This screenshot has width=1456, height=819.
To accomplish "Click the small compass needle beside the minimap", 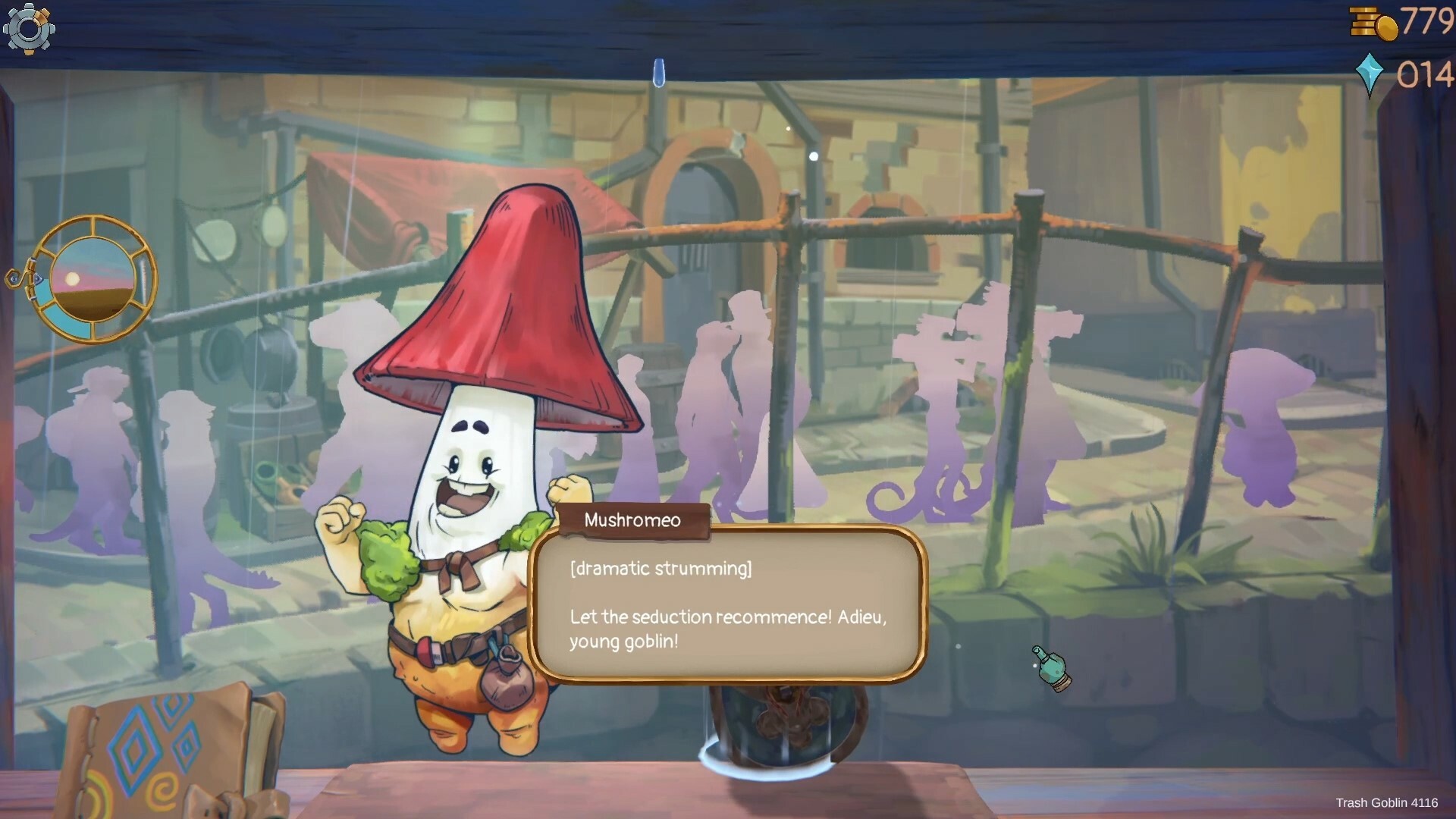I will 15,278.
